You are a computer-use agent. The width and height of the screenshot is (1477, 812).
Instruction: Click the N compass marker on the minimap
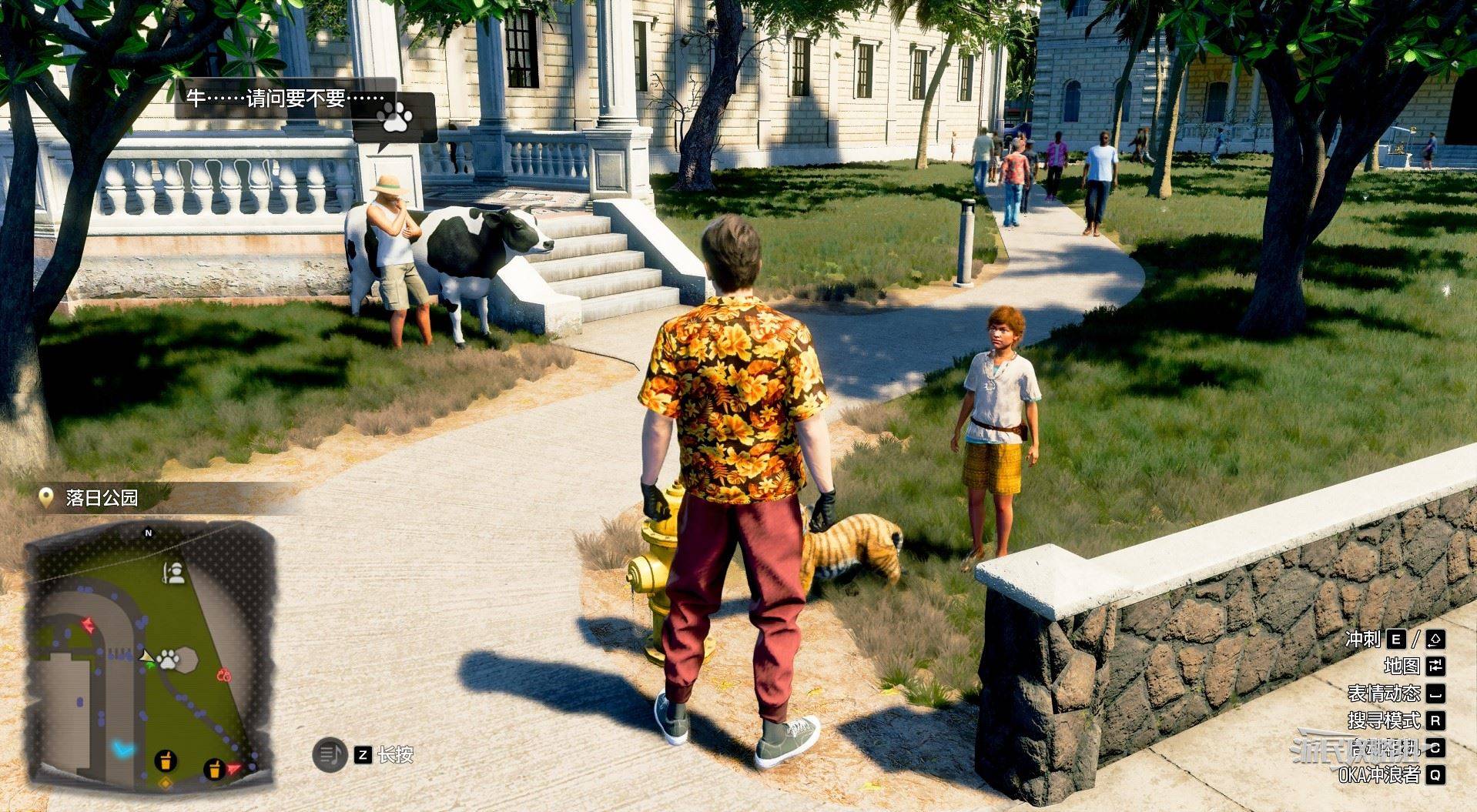pos(149,533)
